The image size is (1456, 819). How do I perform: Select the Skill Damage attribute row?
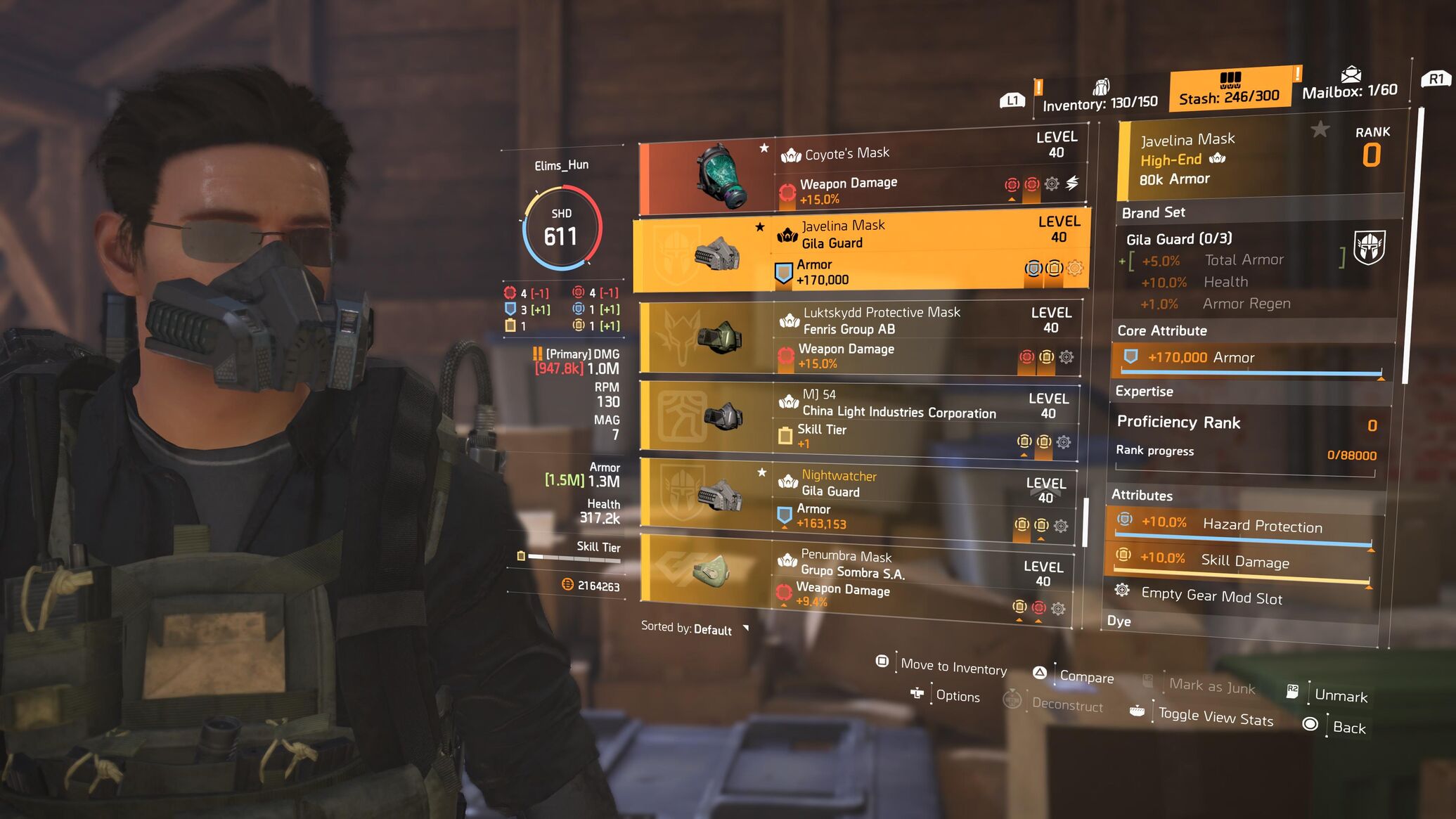1243,561
